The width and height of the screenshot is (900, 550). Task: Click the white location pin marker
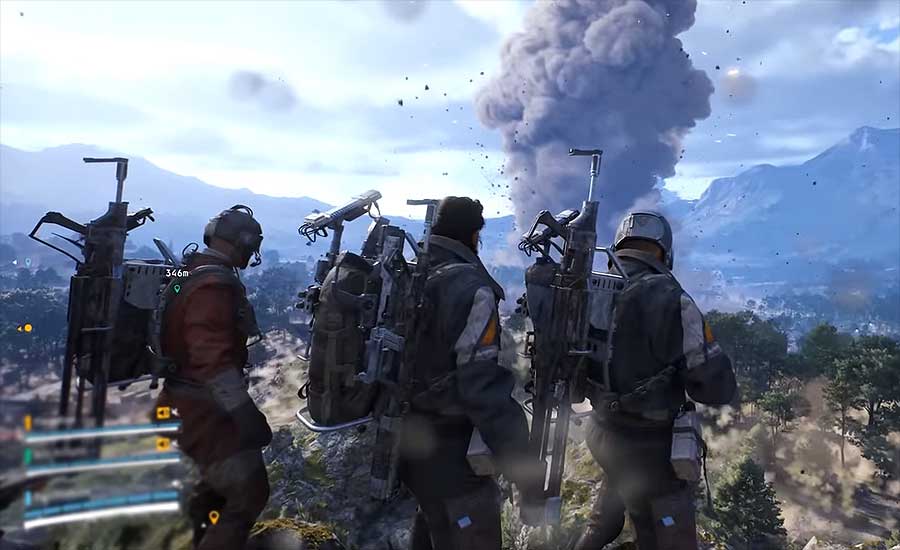point(28,262)
